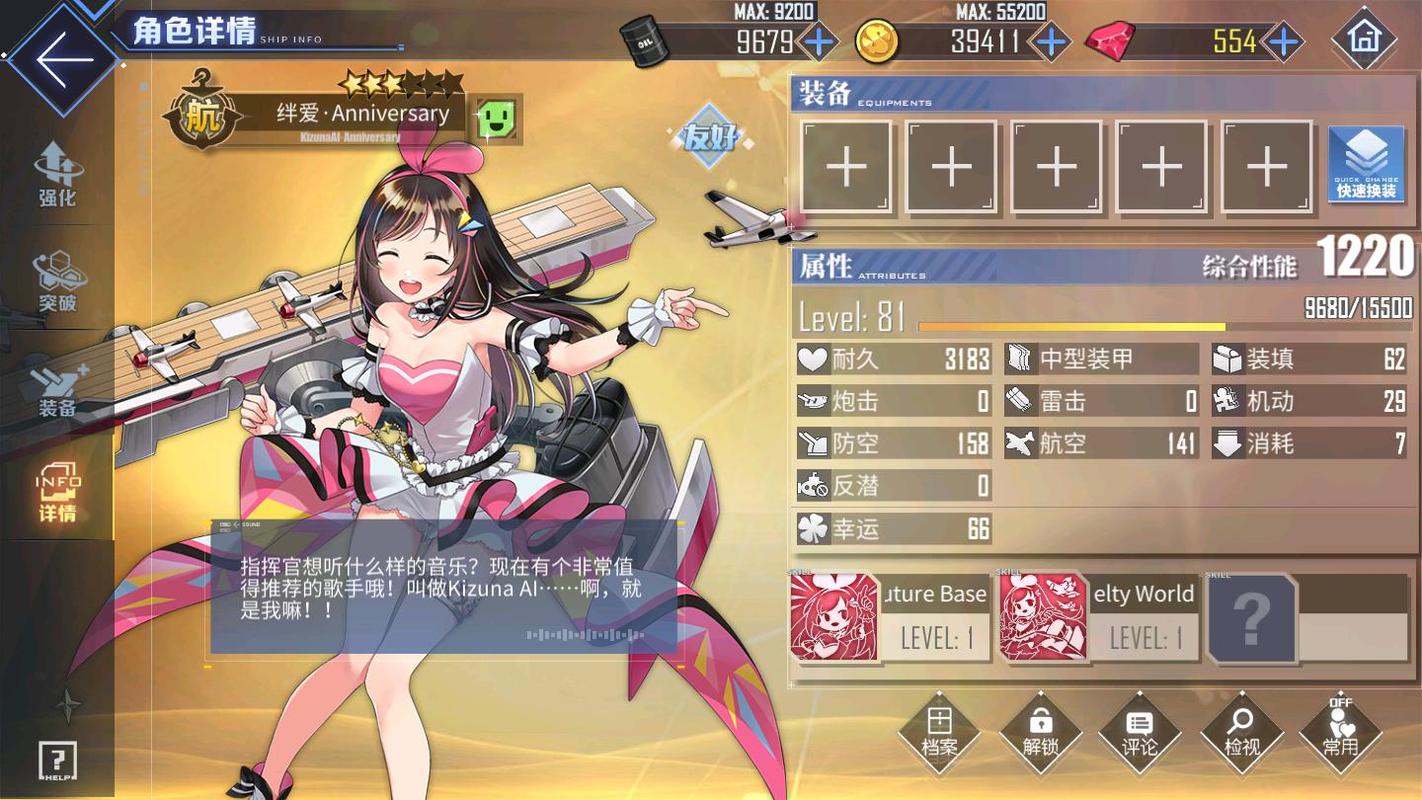This screenshot has width=1422, height=800.
Task: Select the 属性 ATTRIBUTES section header
Action: 824,266
